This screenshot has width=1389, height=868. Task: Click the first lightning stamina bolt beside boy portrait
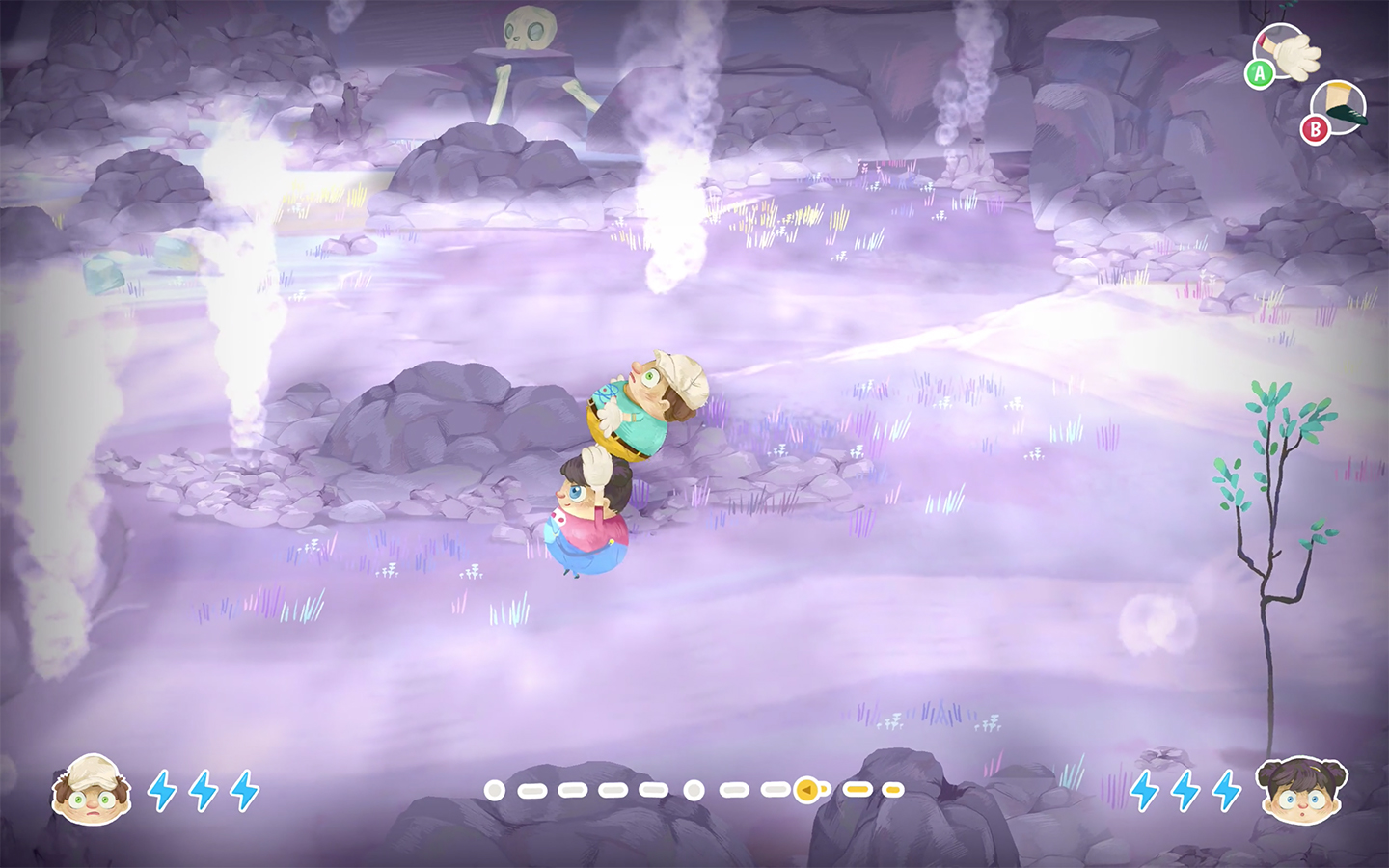160,791
